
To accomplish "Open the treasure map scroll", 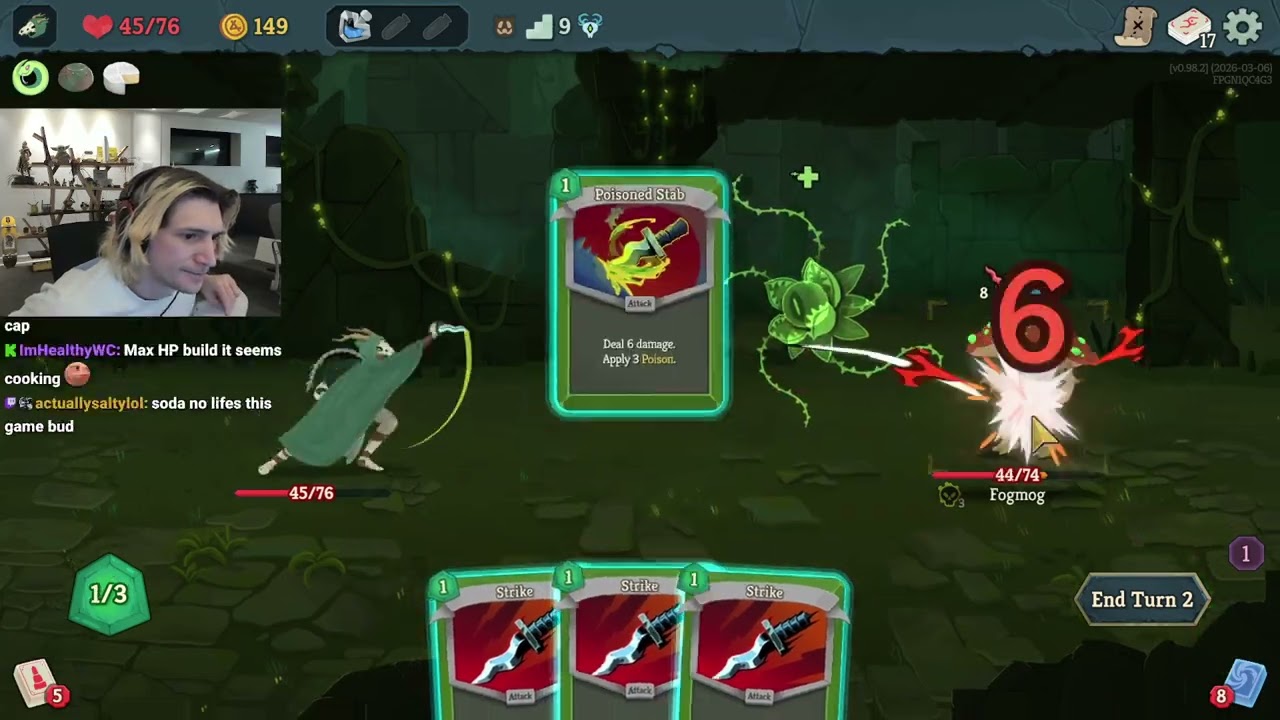I will coord(1137,27).
